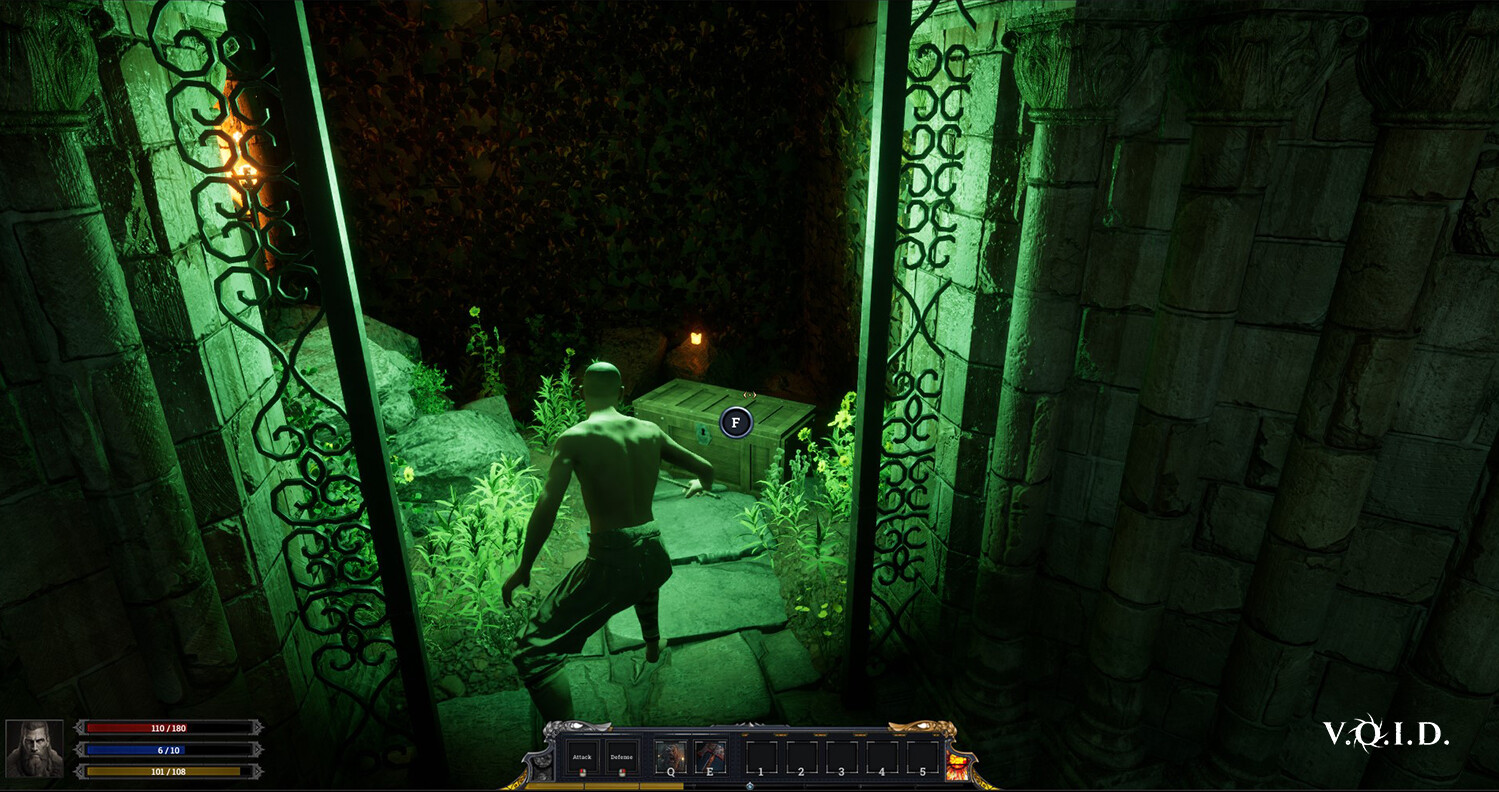The image size is (1499, 792).
Task: Select the E axe ability icon
Action: (709, 755)
